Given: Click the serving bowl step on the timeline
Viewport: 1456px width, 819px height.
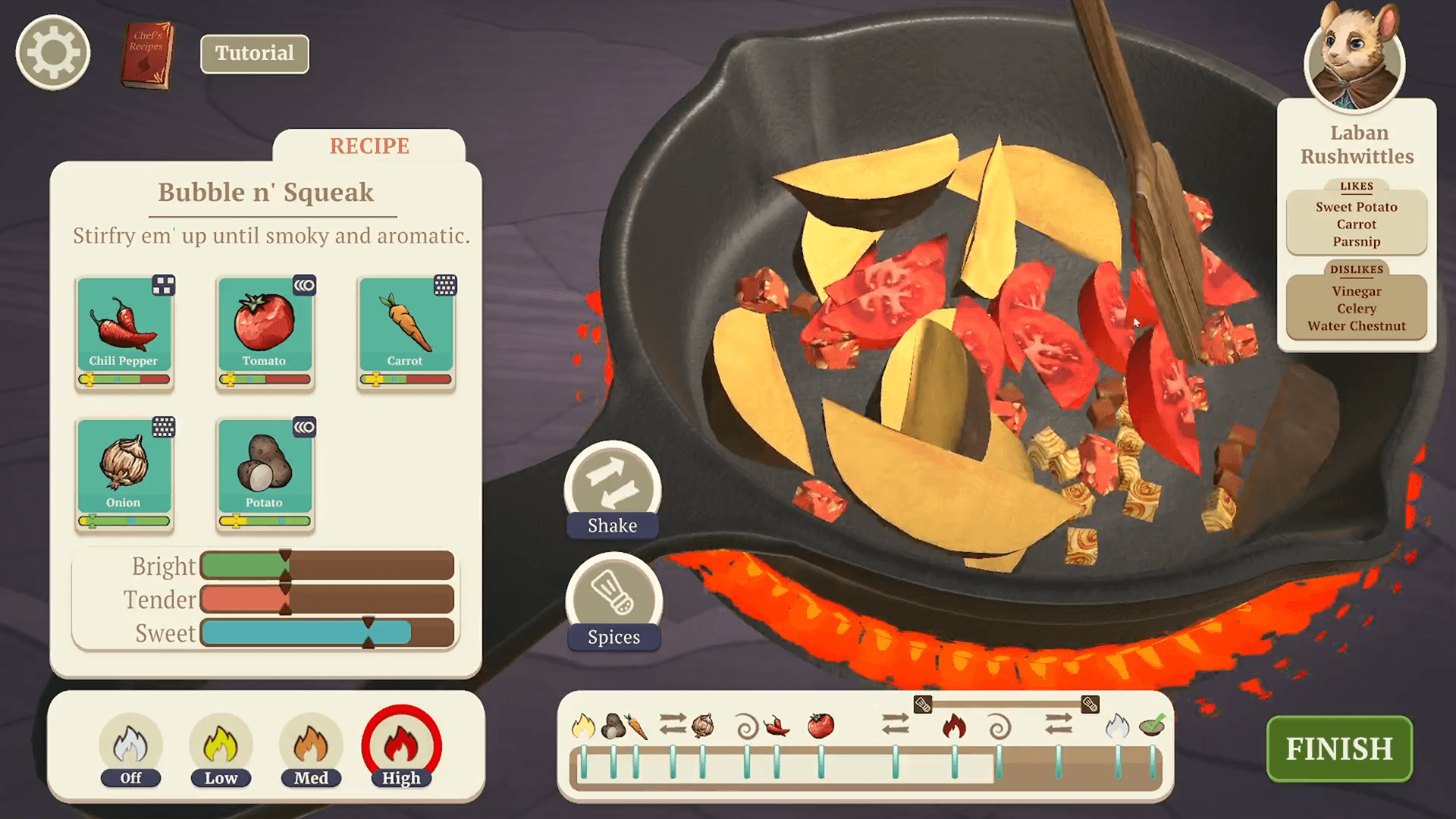Looking at the screenshot, I should click(x=1152, y=726).
